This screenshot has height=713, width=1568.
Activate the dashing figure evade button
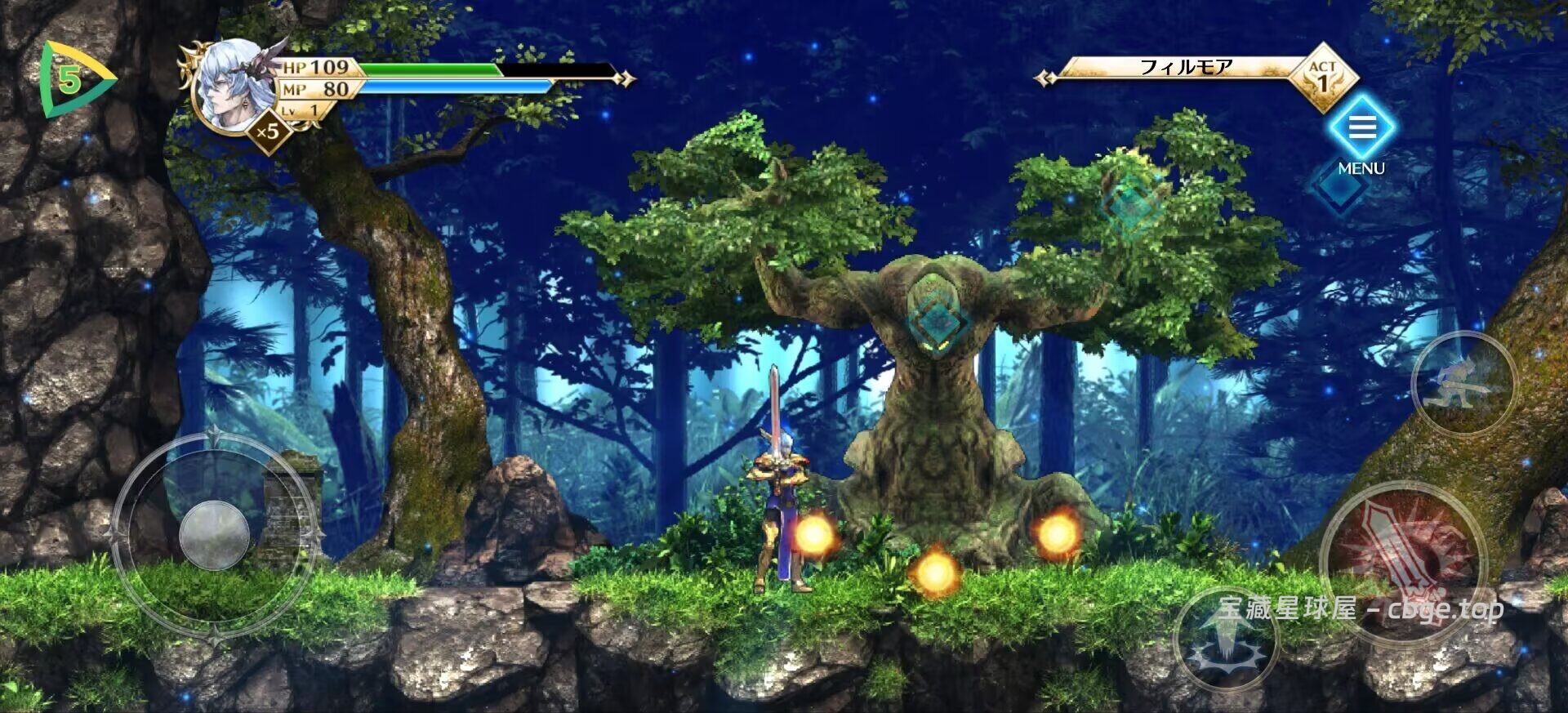click(1463, 383)
